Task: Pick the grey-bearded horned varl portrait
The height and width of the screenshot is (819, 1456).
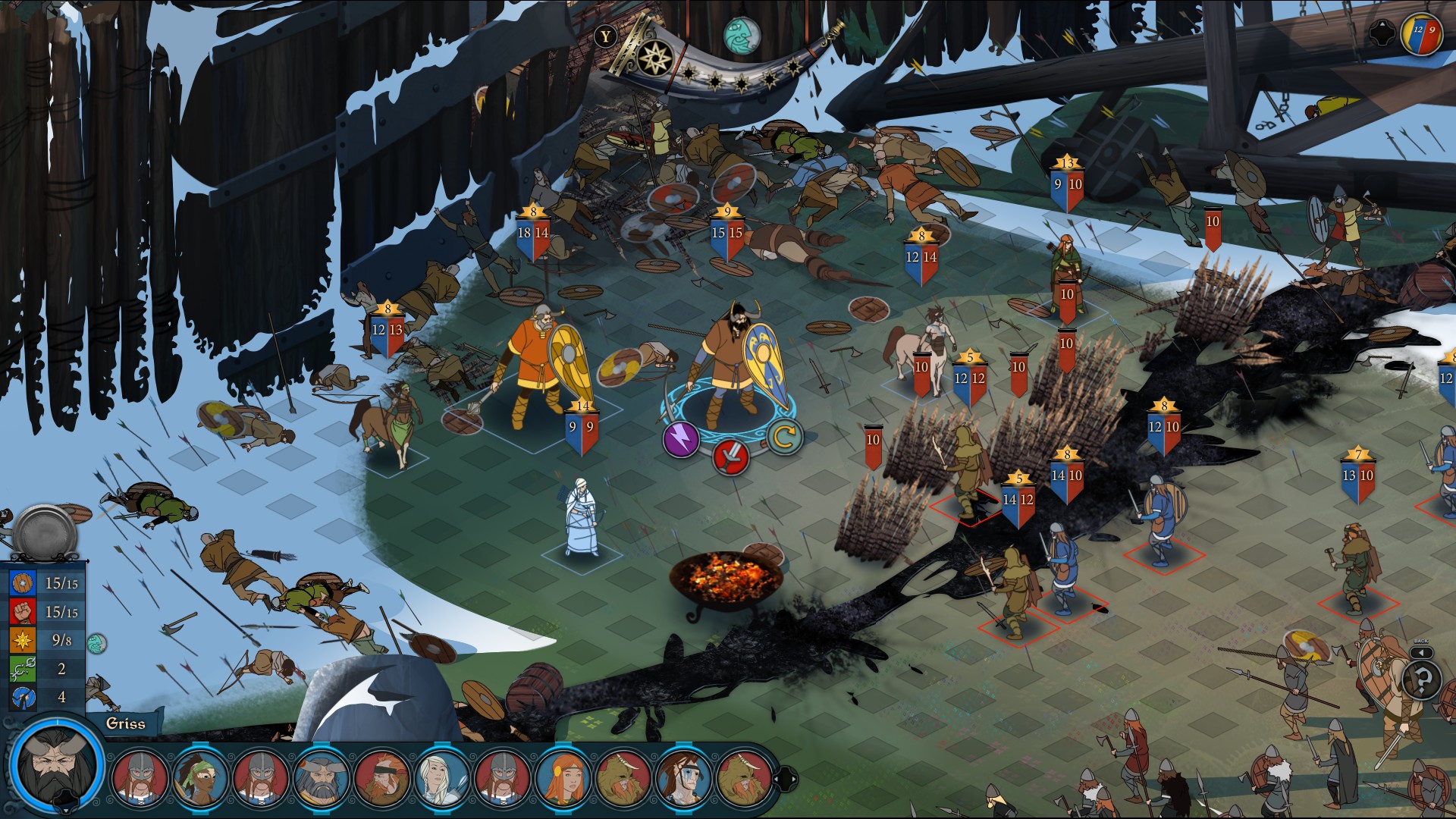Action: 321,777
